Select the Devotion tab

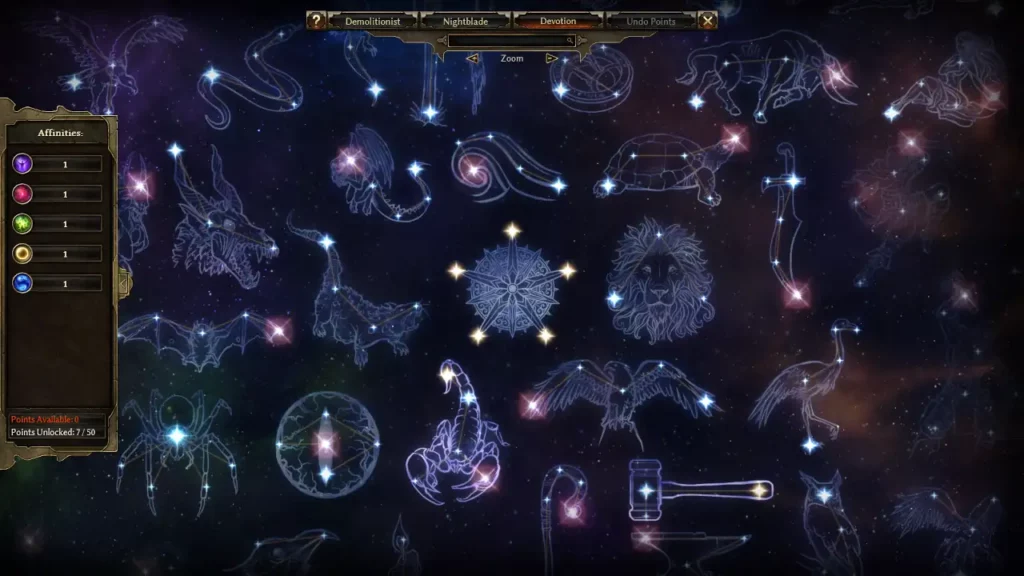coord(558,21)
